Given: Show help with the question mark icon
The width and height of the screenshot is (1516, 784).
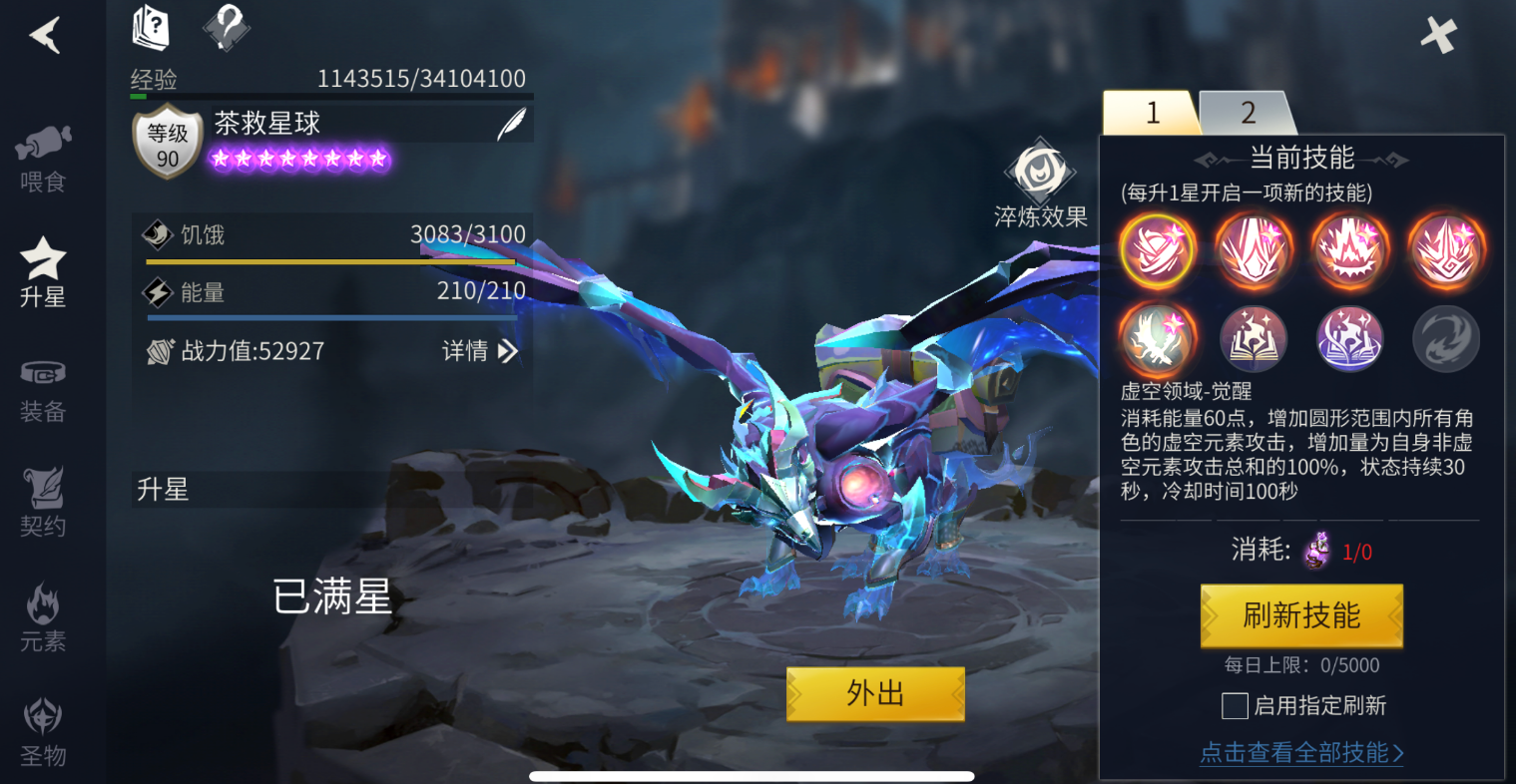Looking at the screenshot, I should (227, 27).
